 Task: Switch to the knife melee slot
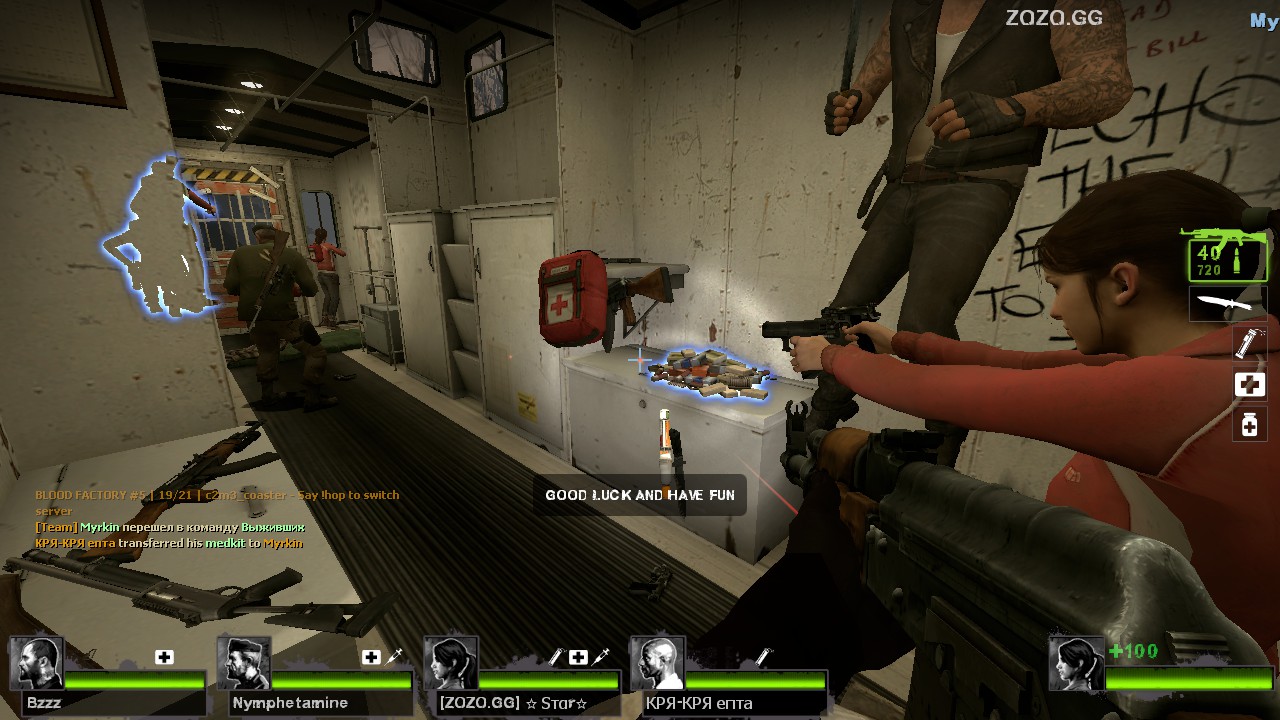(1226, 304)
